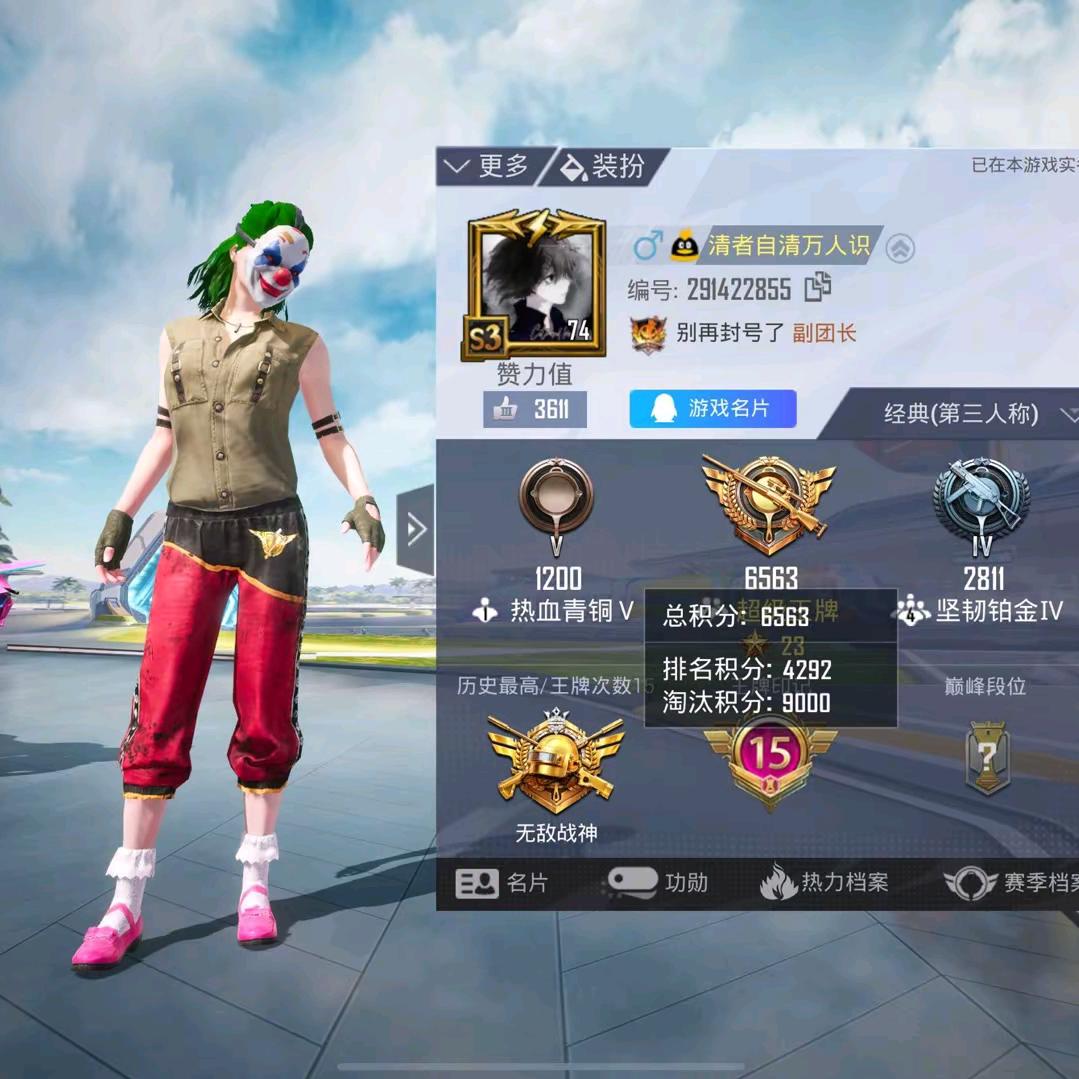Open the 游戏名片 game card button
This screenshot has height=1079, width=1079.
click(712, 409)
